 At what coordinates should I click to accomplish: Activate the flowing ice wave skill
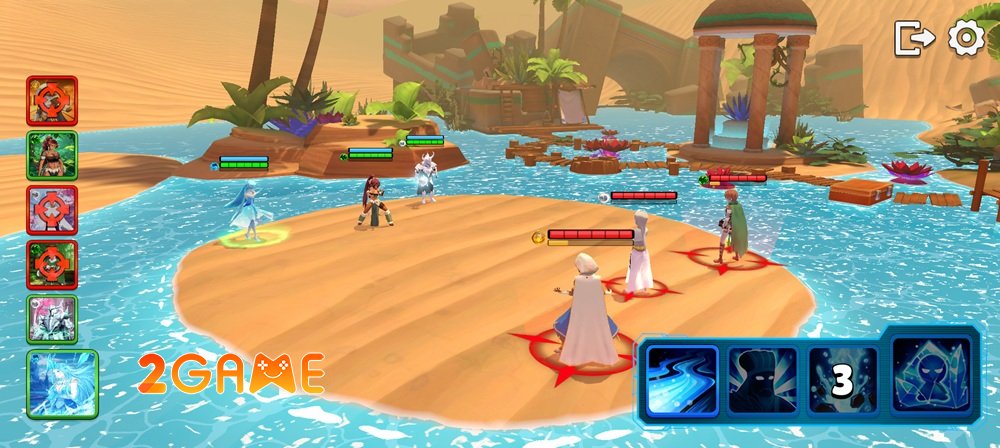[x=681, y=381]
